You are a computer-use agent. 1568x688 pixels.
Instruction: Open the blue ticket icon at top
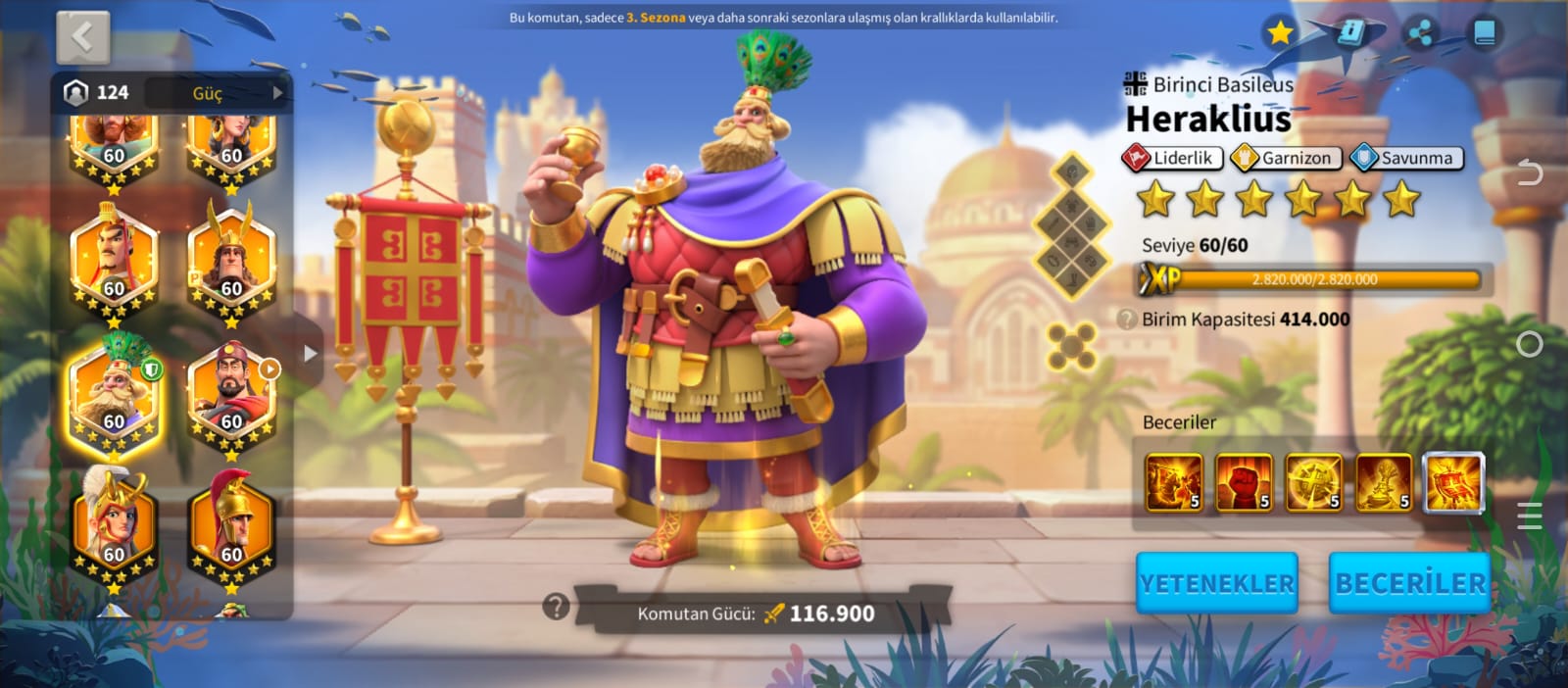click(1351, 33)
